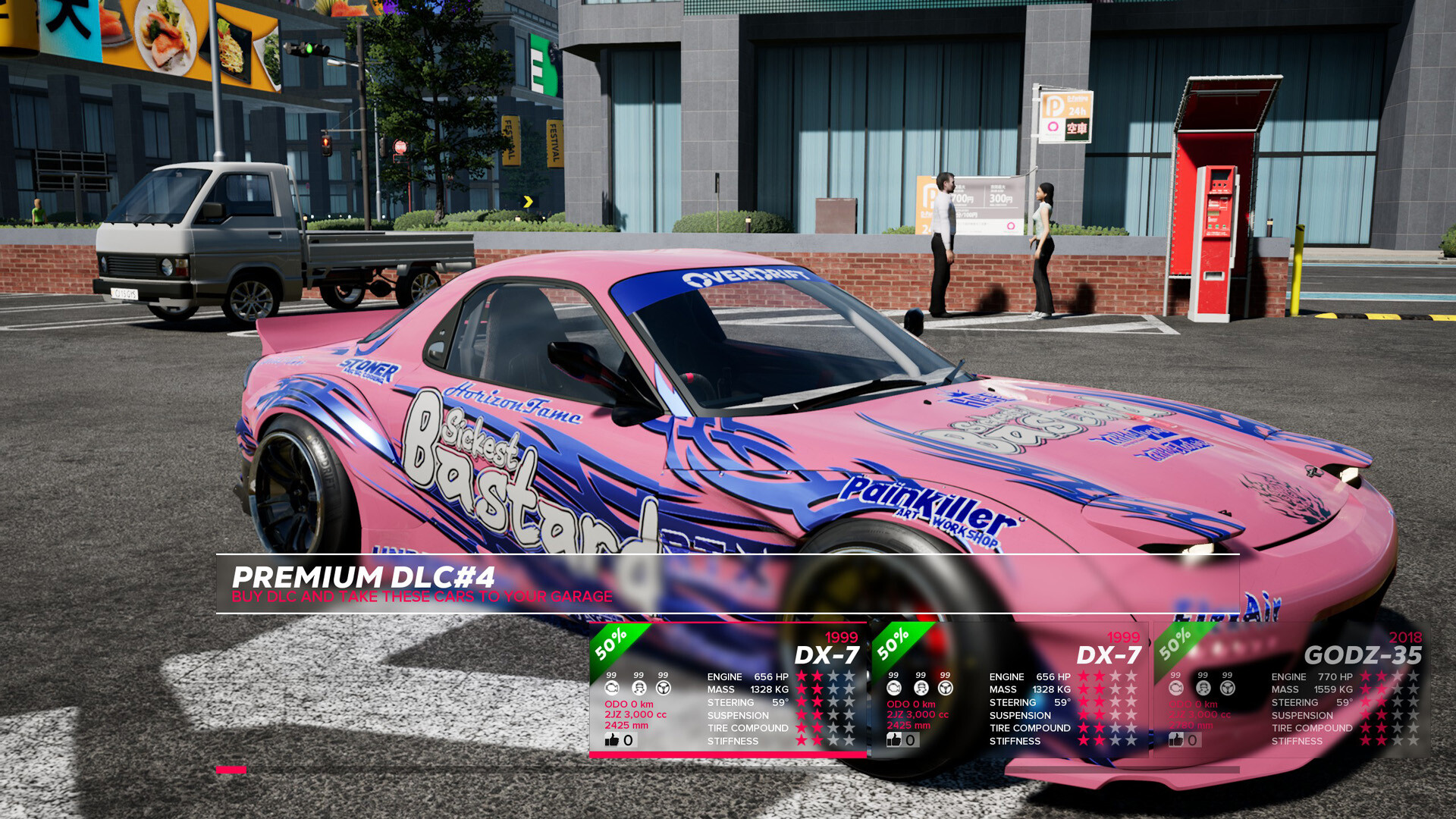
Task: Choose the DX-7 card underlined in pink
Action: (x=727, y=689)
